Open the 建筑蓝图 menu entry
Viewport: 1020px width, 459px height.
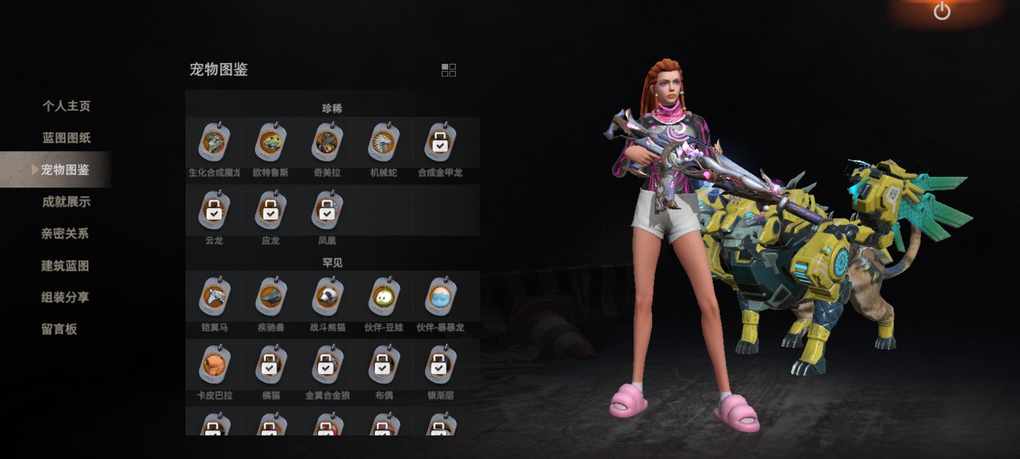point(66,266)
